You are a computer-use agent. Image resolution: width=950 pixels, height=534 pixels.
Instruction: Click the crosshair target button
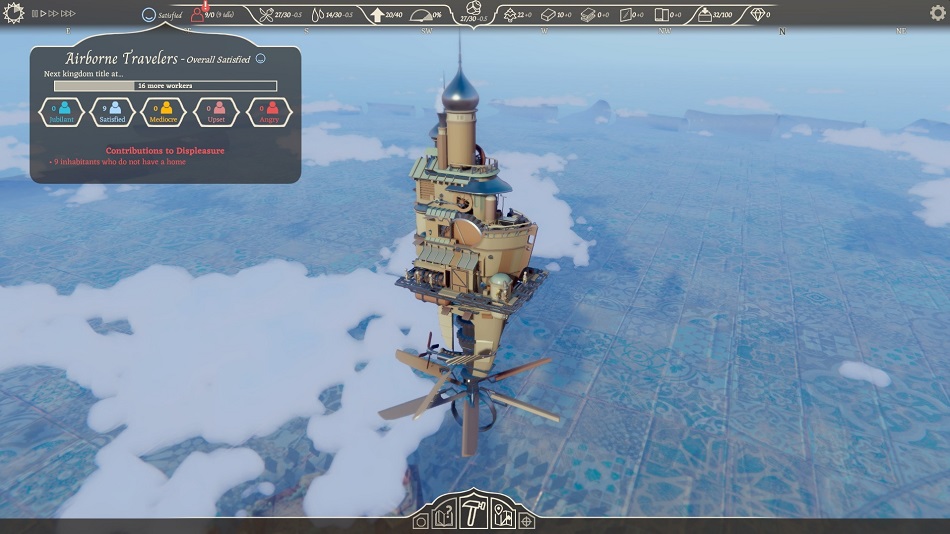526,521
